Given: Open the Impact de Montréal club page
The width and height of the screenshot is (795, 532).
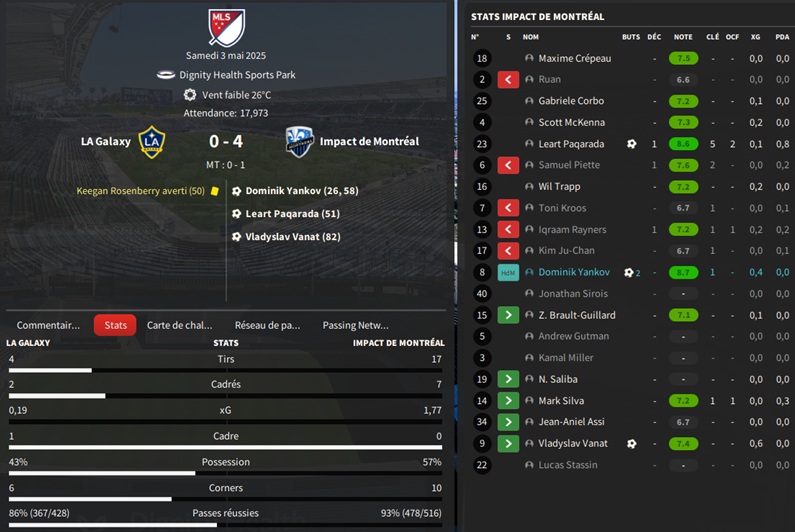Looking at the screenshot, I should 369,142.
